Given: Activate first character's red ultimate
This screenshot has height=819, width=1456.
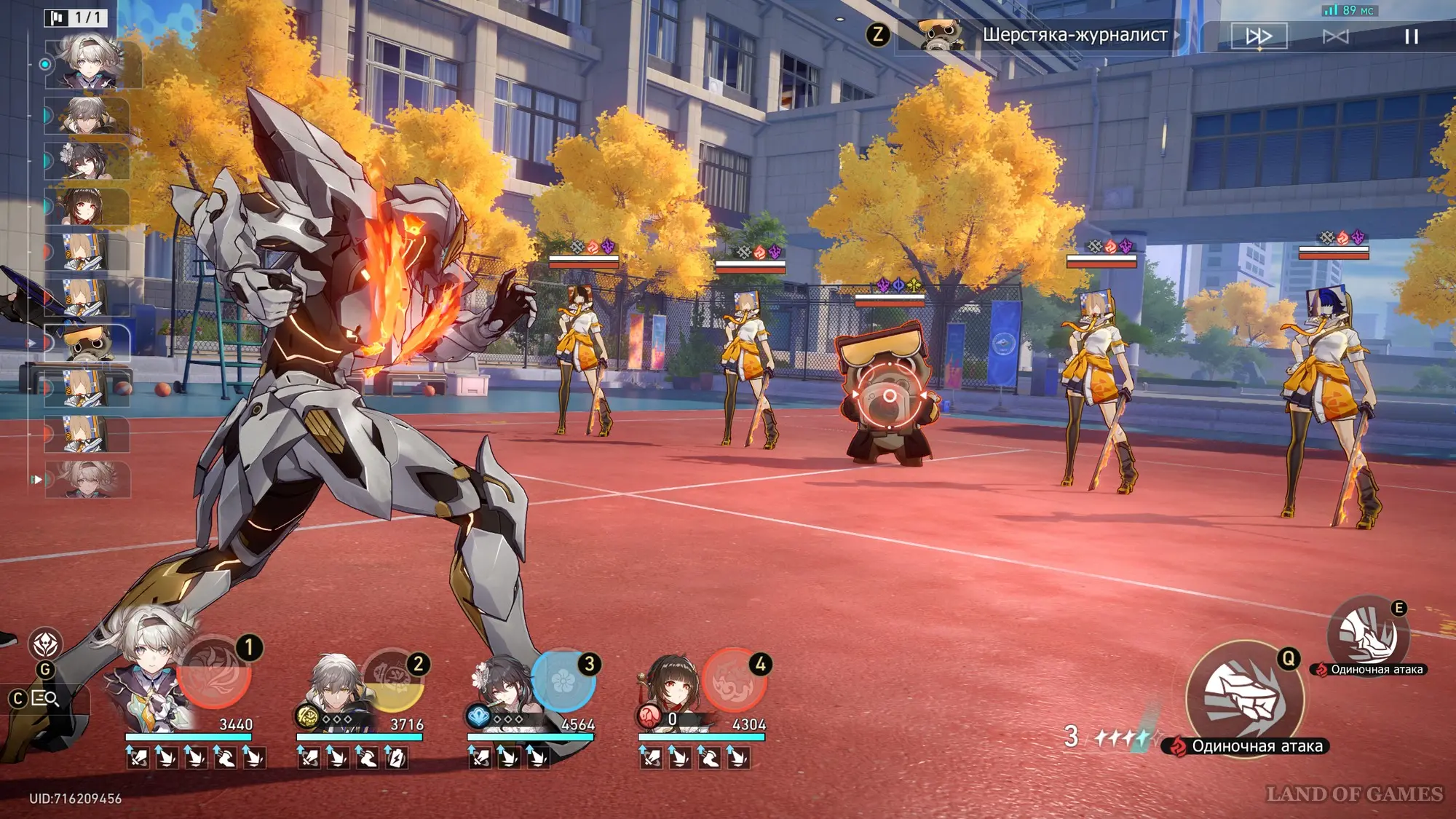Looking at the screenshot, I should [x=214, y=673].
